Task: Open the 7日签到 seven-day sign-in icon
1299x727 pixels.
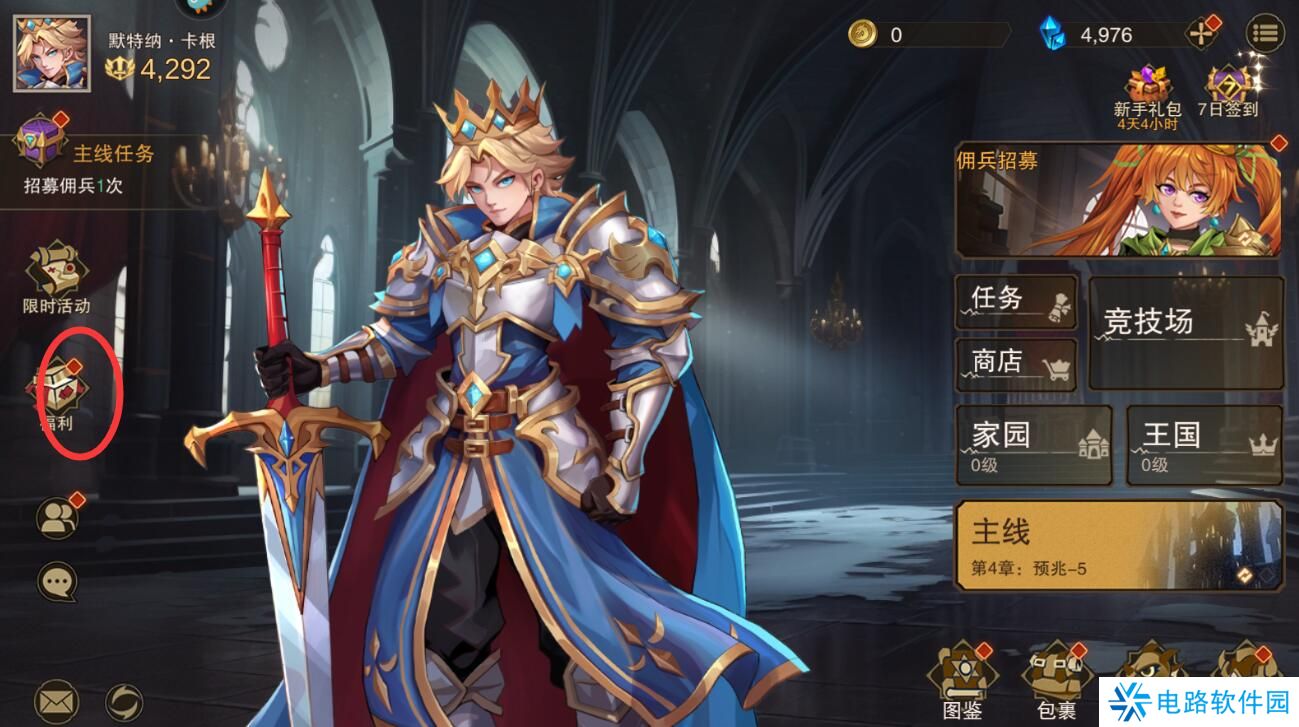Action: click(x=1228, y=85)
